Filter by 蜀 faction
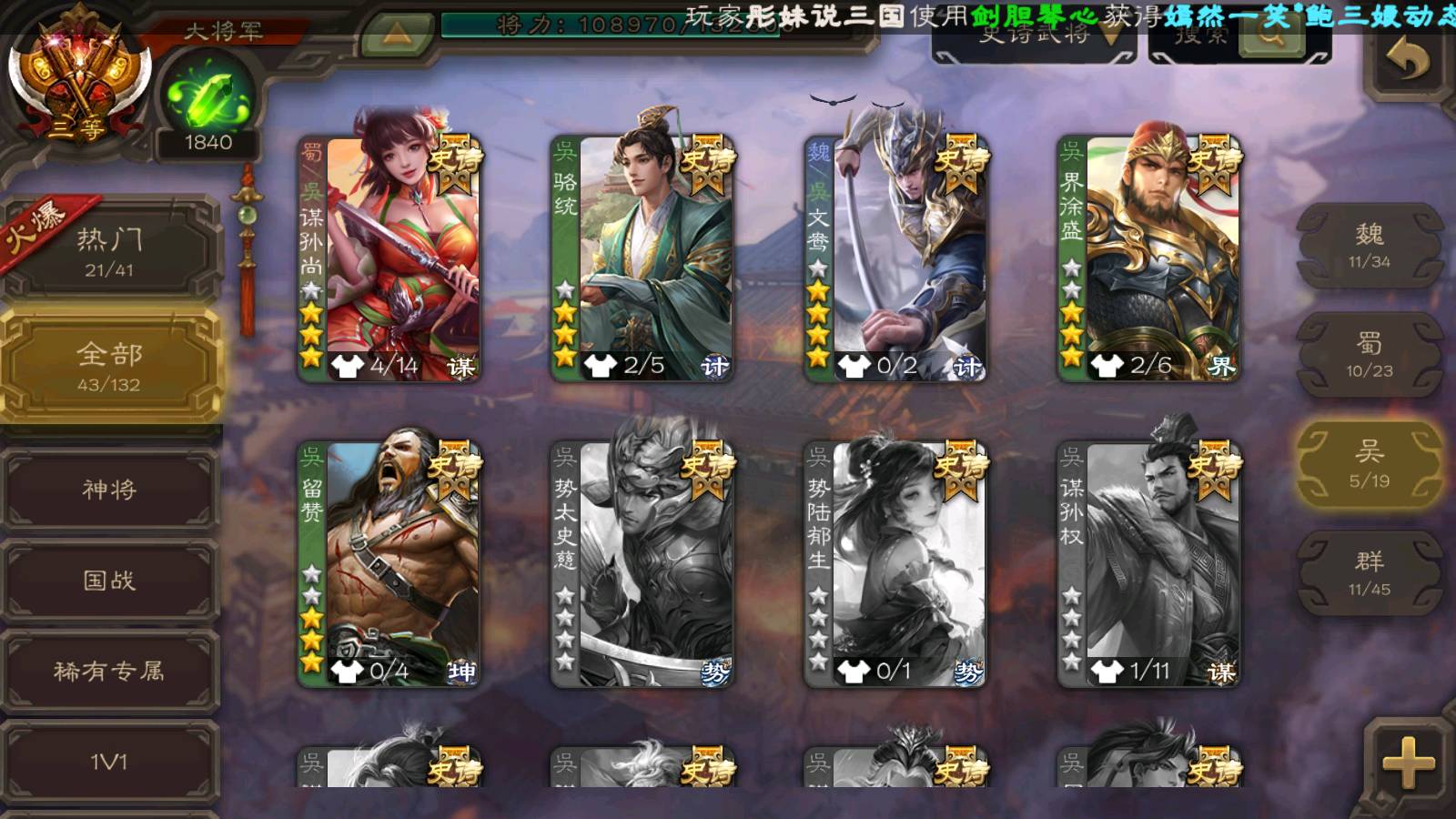1456x819 pixels. [x=1369, y=355]
